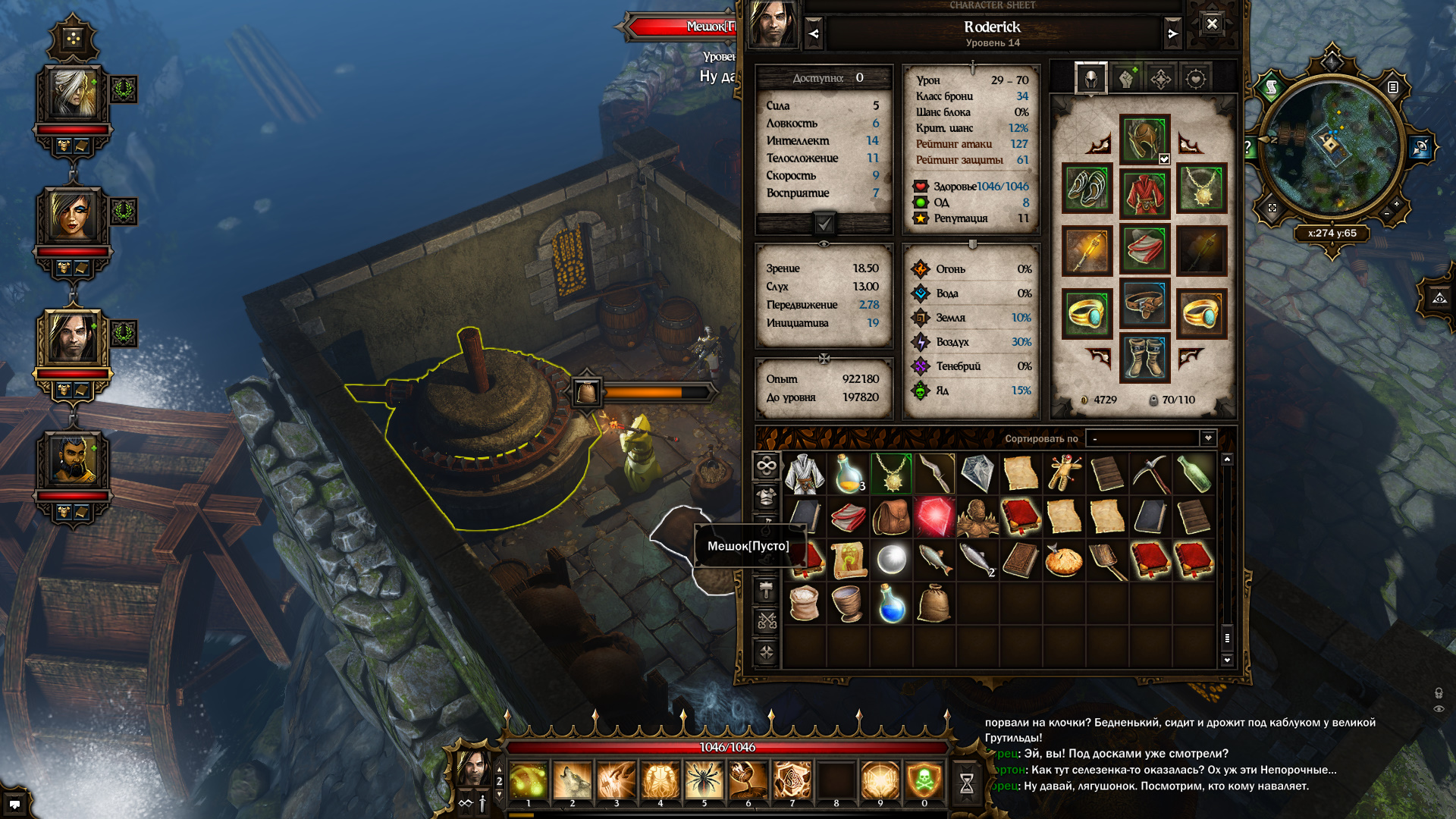Image resolution: width=1456 pixels, height=819 pixels.
Task: Activate the wolf summon skill on hotbar
Action: click(x=572, y=781)
